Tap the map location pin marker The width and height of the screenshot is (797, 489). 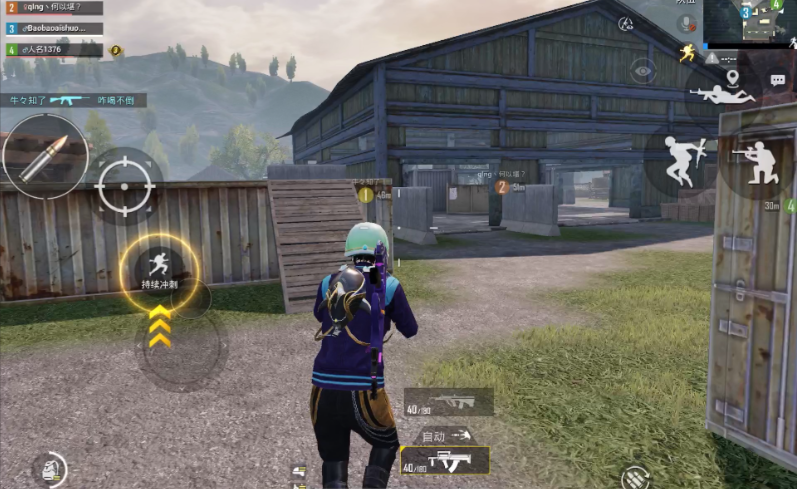pos(732,77)
